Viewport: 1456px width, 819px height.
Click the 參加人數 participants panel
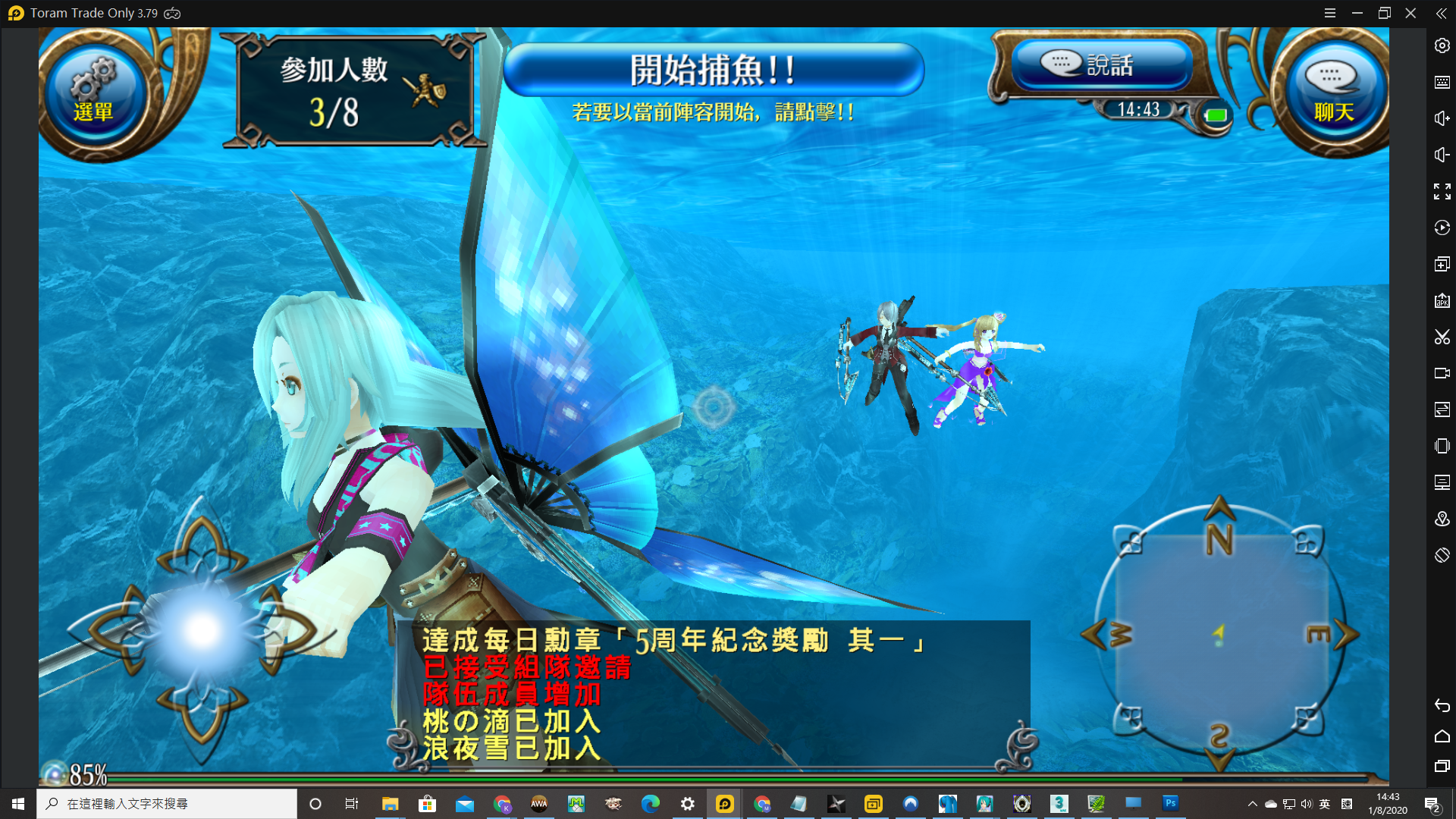(353, 91)
